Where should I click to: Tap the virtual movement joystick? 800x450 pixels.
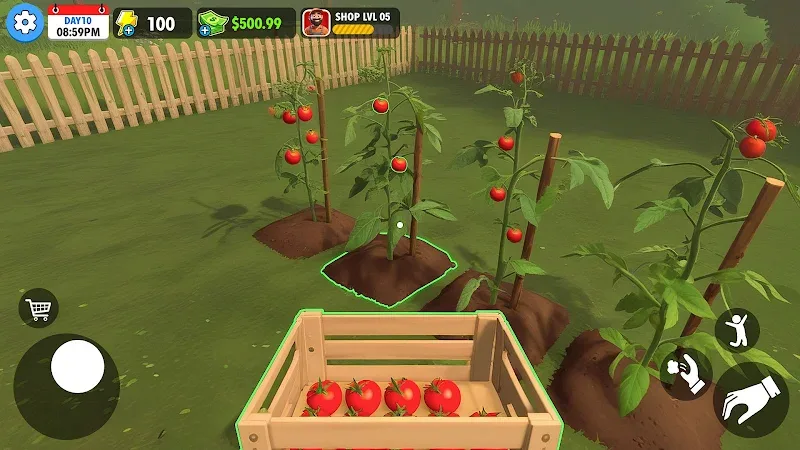coord(77,367)
